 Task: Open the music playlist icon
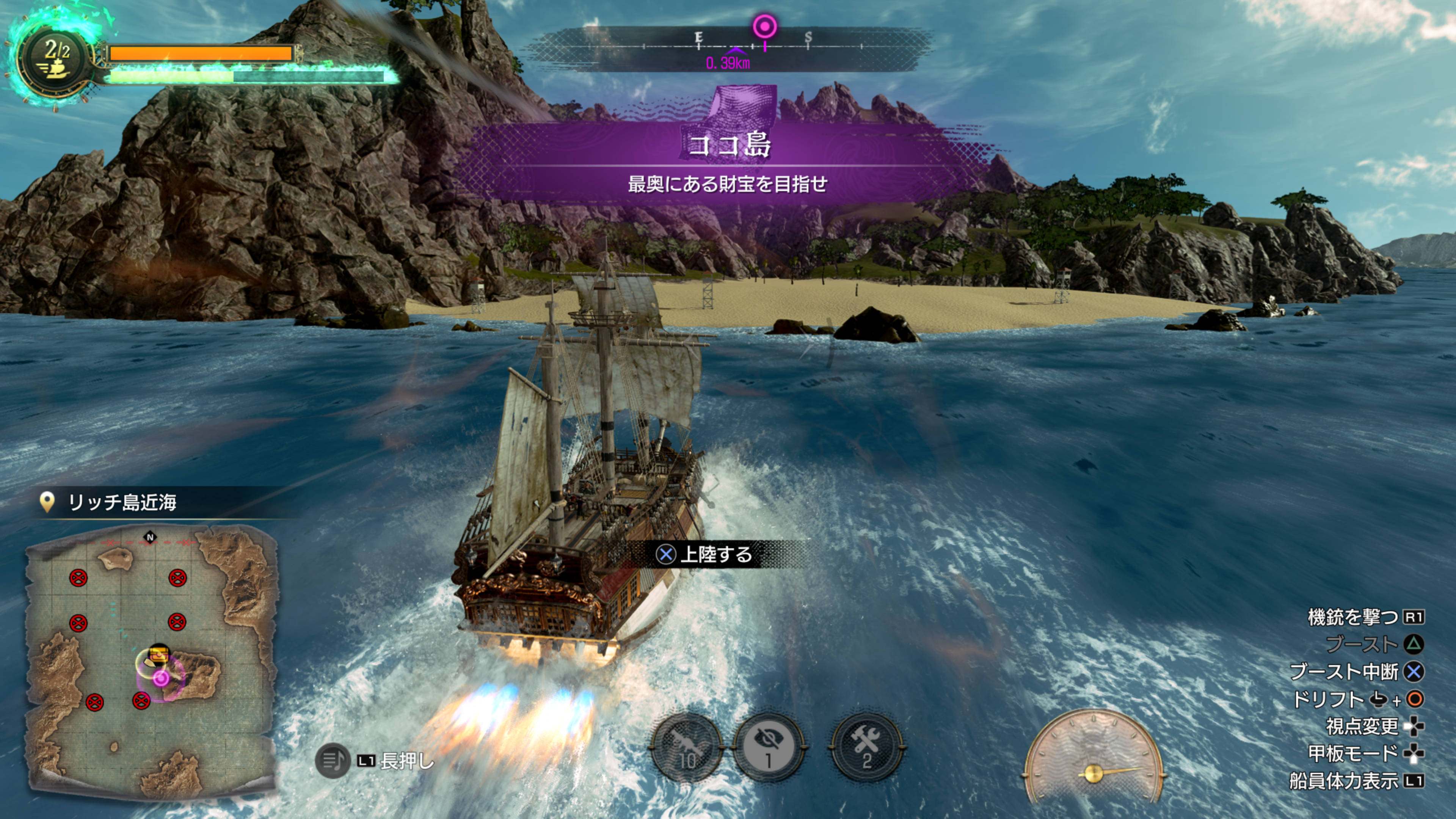point(333,760)
